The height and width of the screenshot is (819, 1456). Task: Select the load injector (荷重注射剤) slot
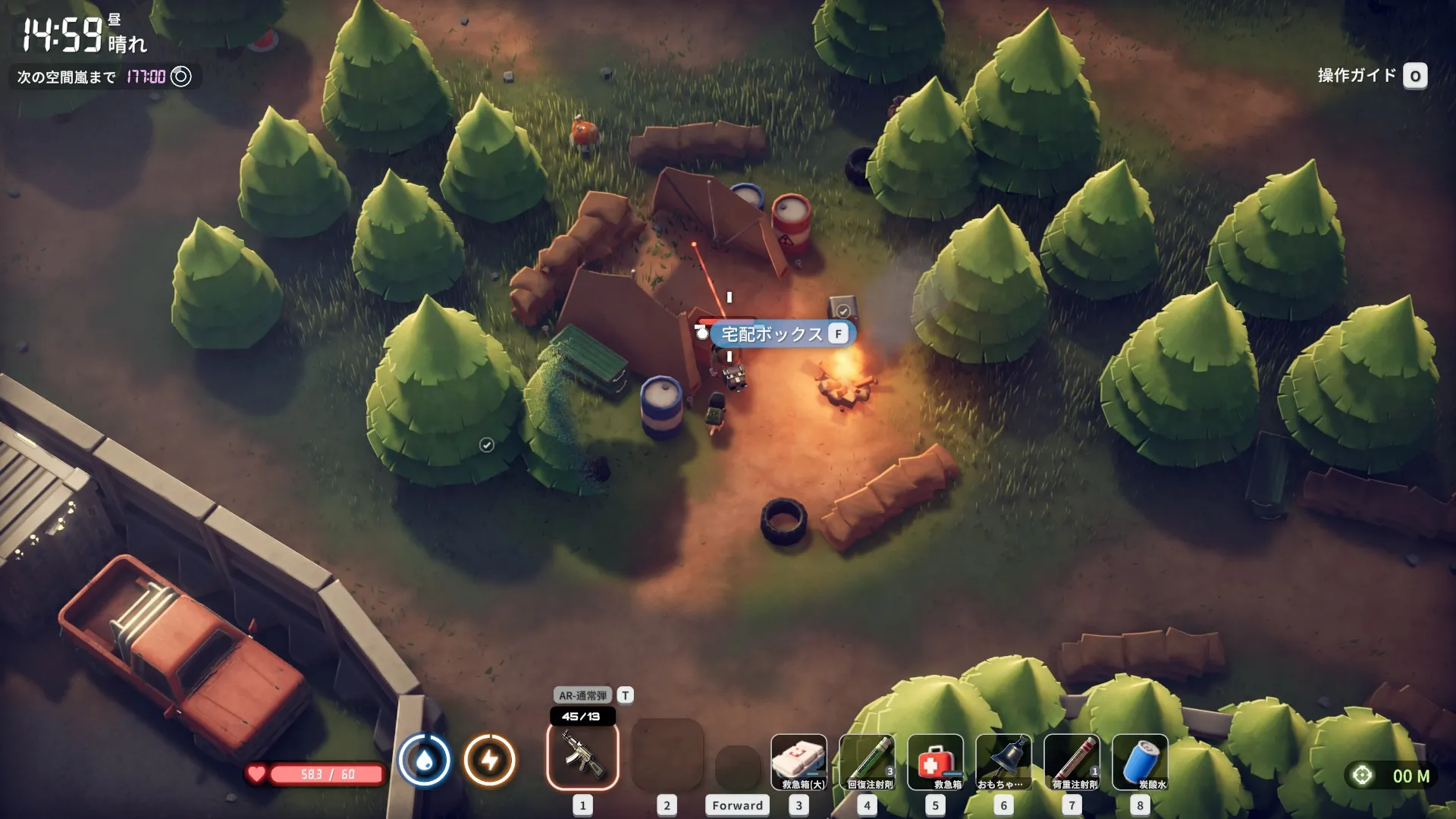pyautogui.click(x=1072, y=761)
